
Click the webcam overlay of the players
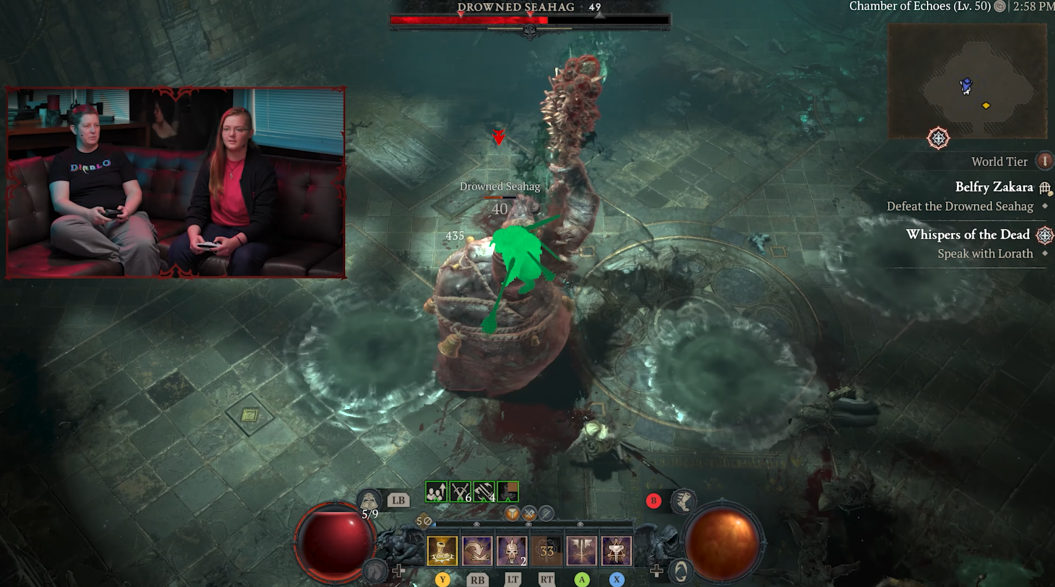coord(176,182)
